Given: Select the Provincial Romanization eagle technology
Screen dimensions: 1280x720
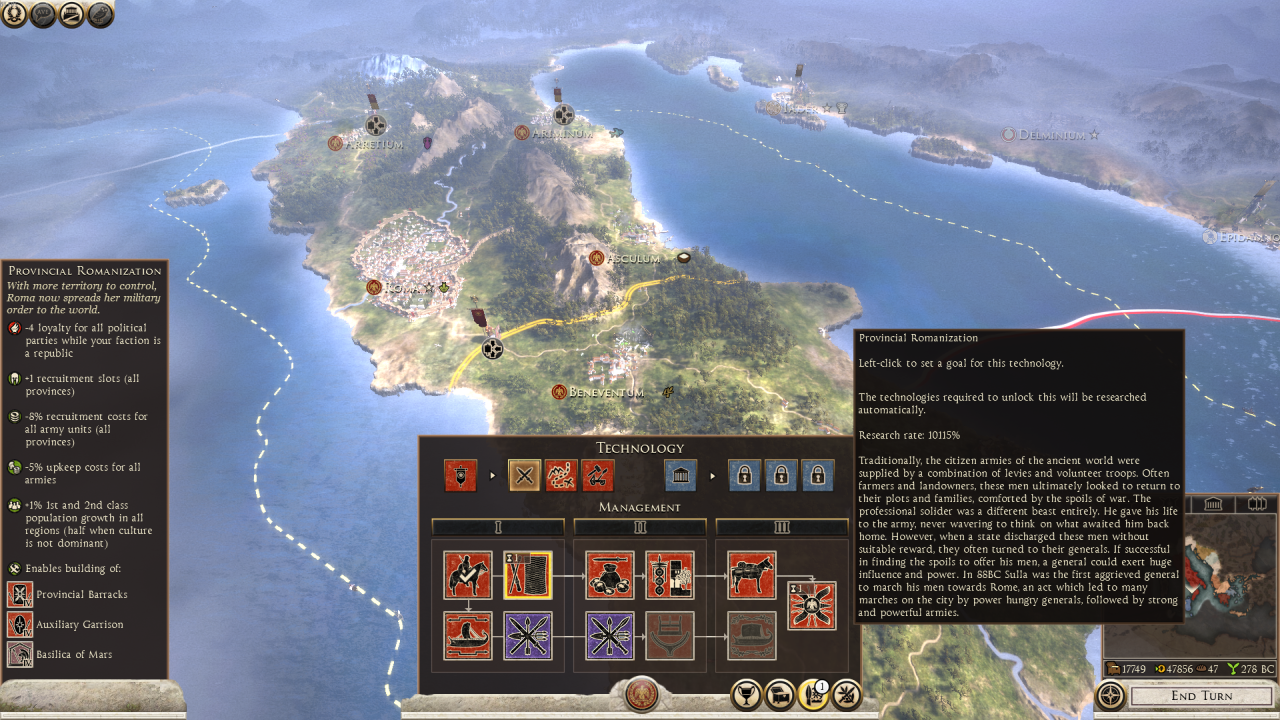Looking at the screenshot, I should point(812,606).
